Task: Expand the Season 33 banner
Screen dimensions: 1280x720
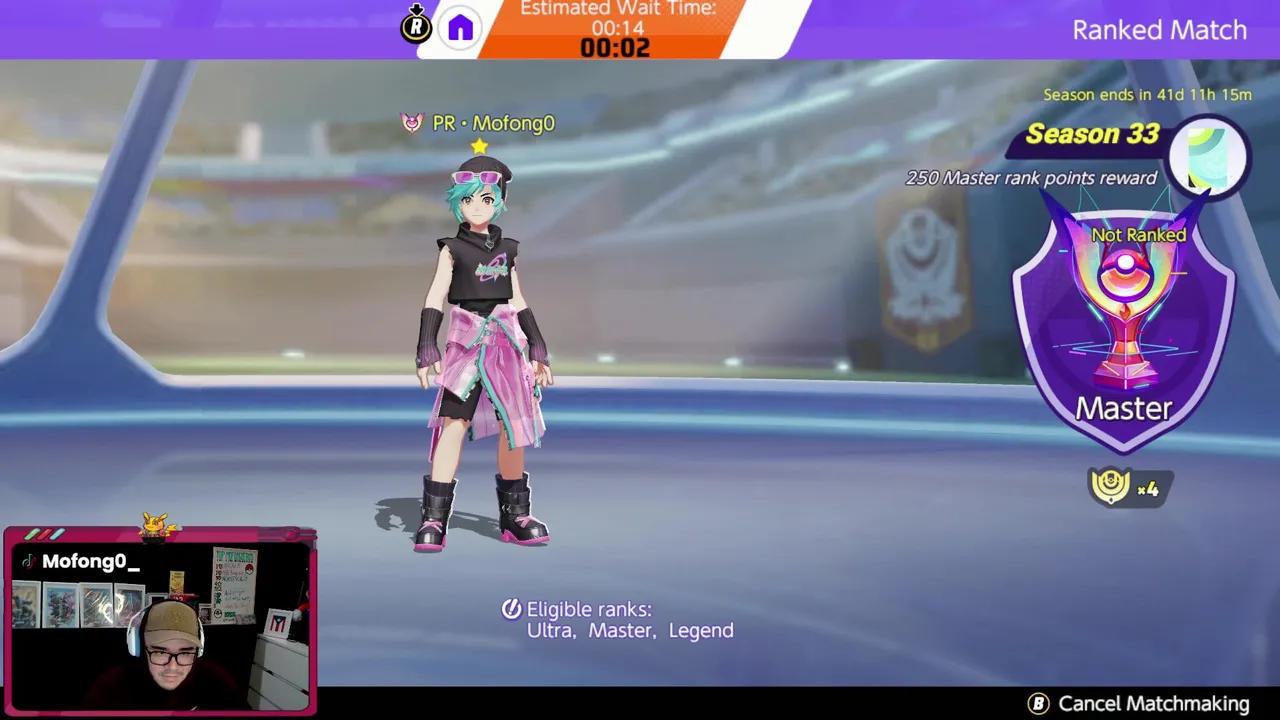Action: pyautogui.click(x=1094, y=134)
